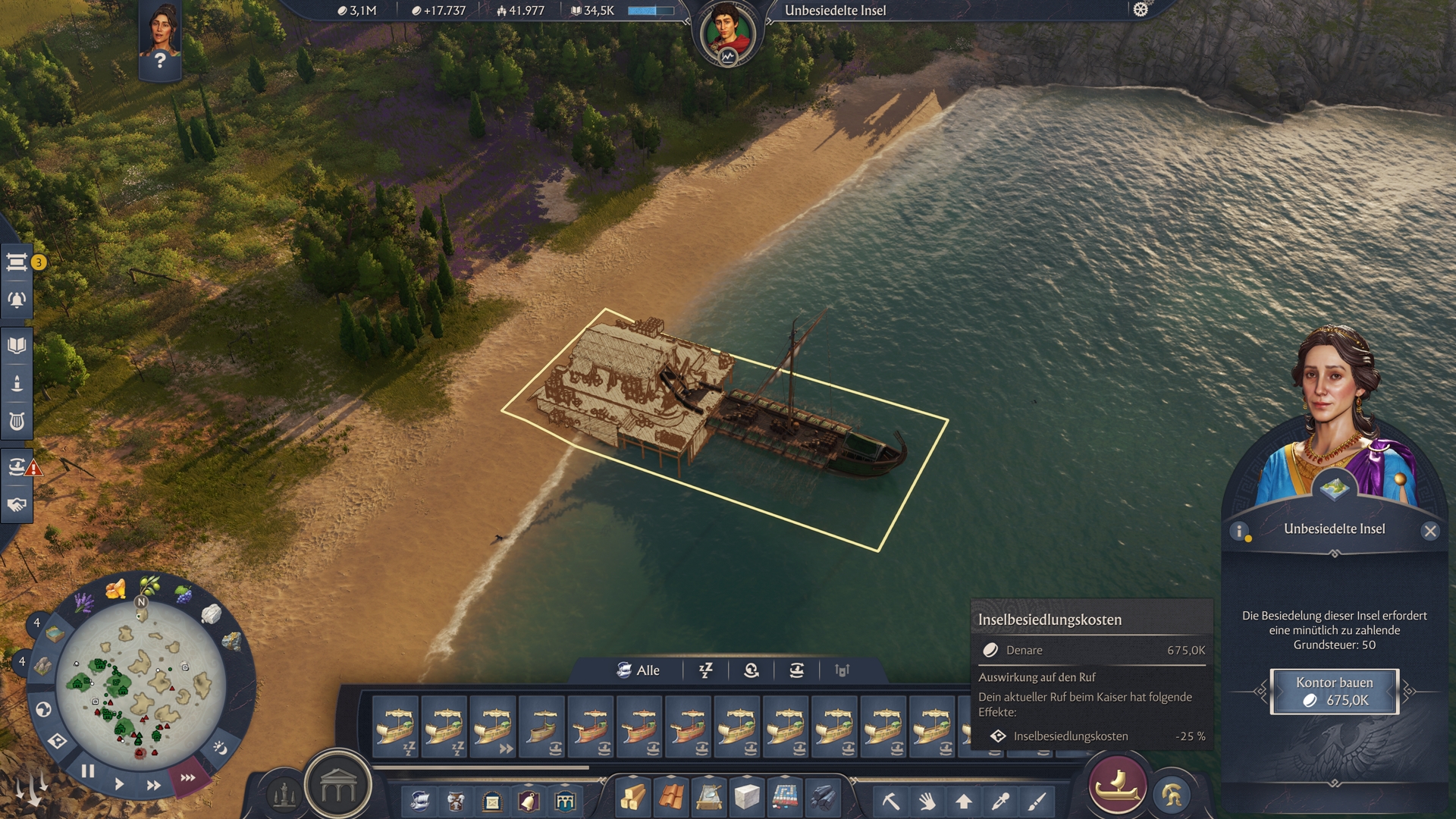Filter ships by idle sleeping status
This screenshot has width=1456, height=819.
706,670
